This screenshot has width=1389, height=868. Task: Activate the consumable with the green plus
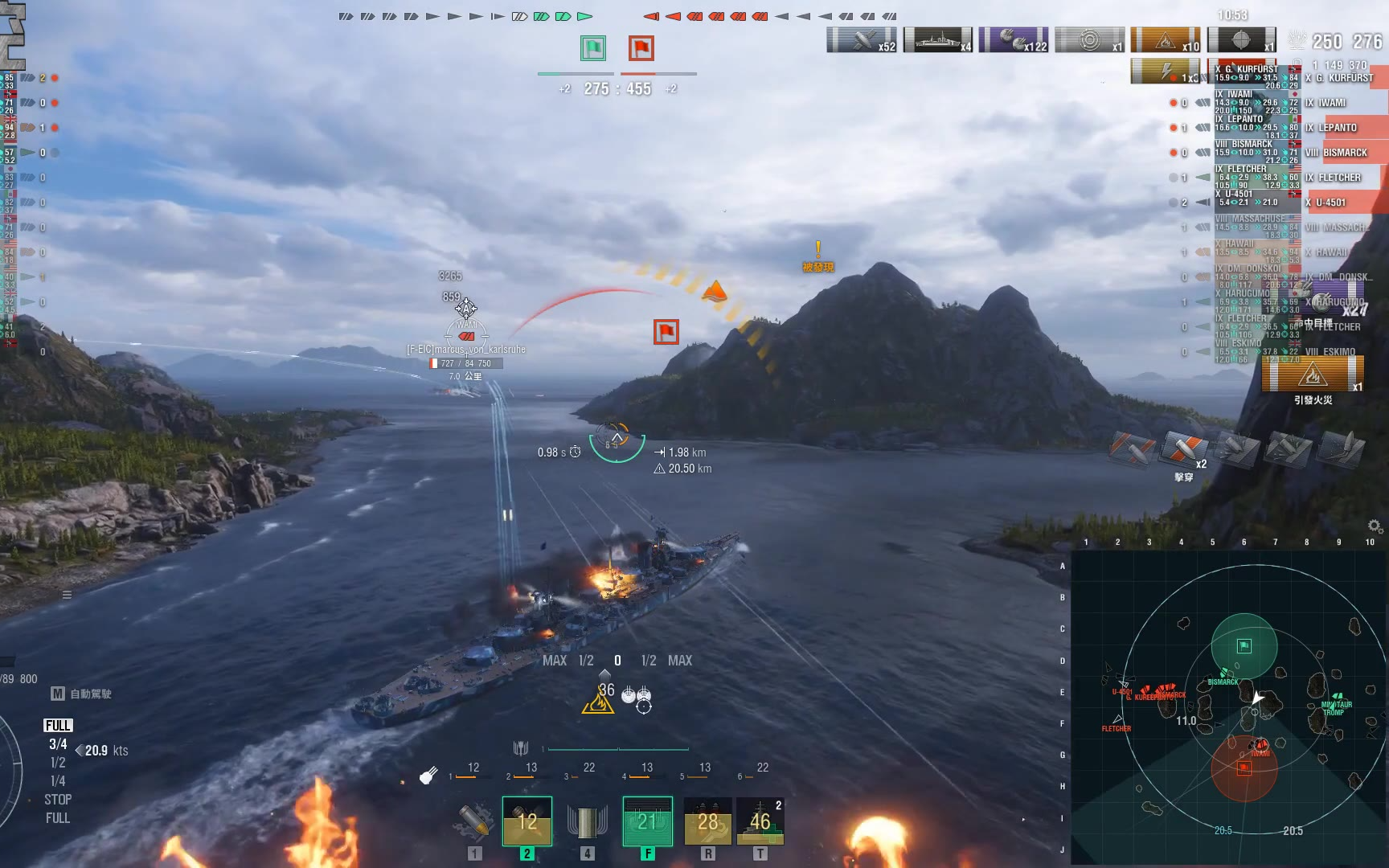(760, 821)
